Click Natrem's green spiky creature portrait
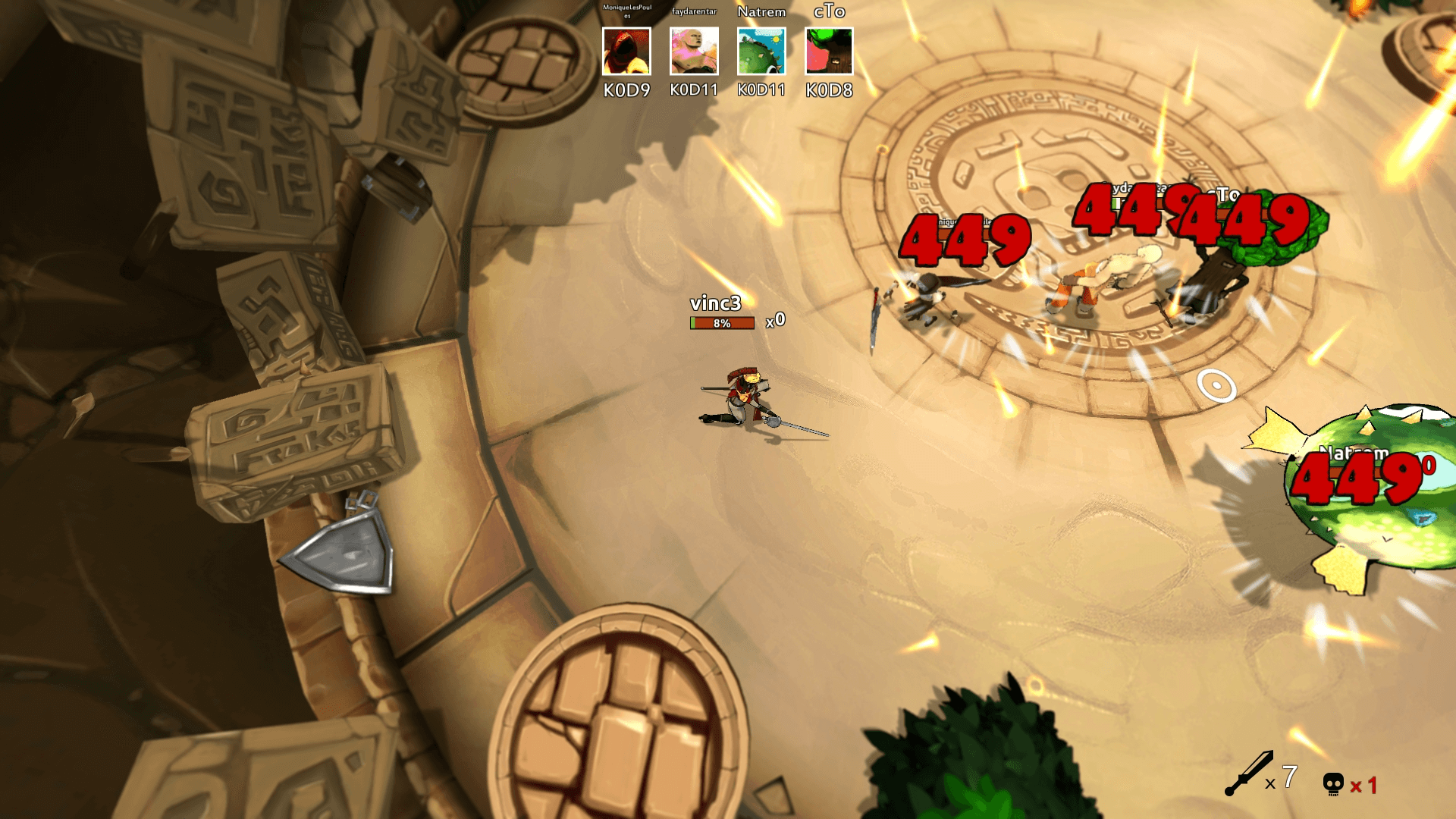Viewport: 1456px width, 819px height. coord(761,52)
